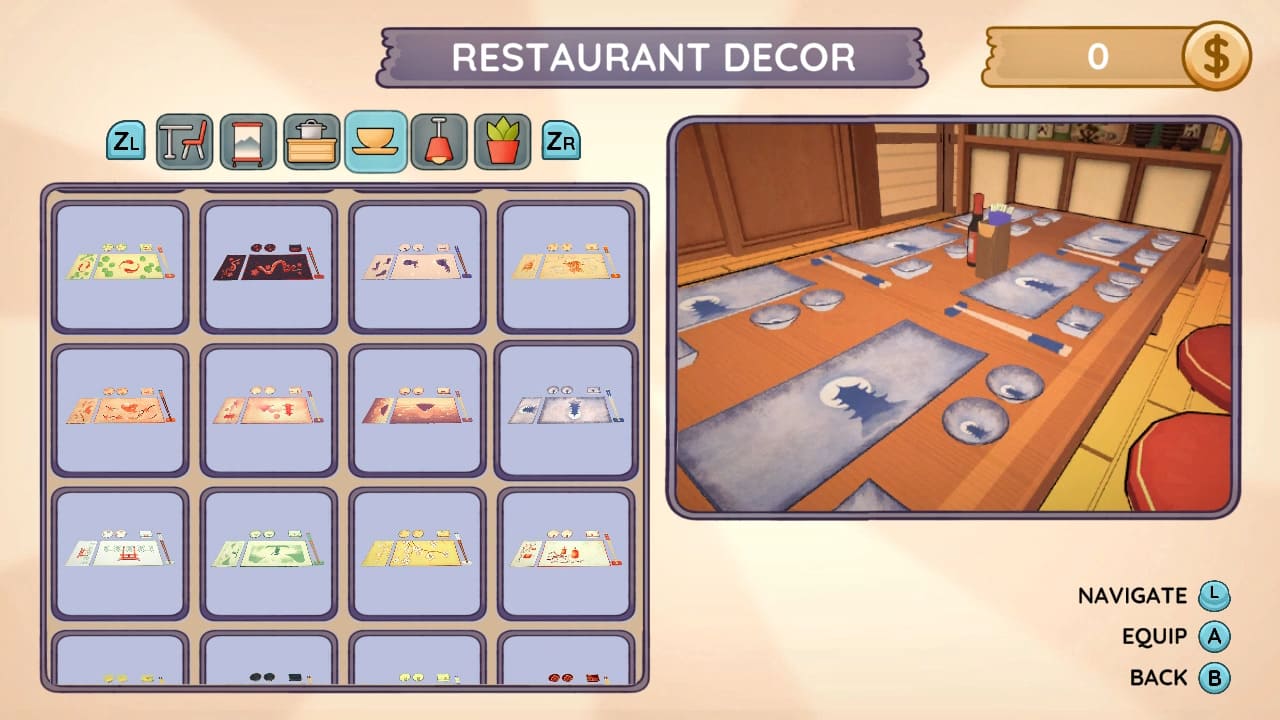Image resolution: width=1280 pixels, height=720 pixels.
Task: Select the potted plant category icon
Action: coord(503,141)
